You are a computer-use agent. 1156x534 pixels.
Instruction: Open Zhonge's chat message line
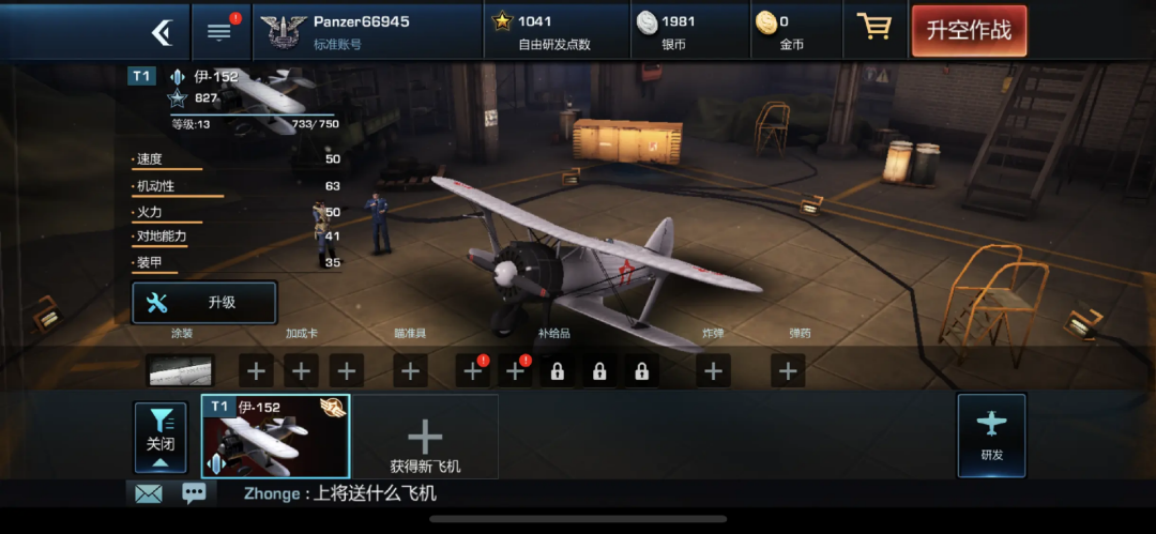click(x=340, y=493)
